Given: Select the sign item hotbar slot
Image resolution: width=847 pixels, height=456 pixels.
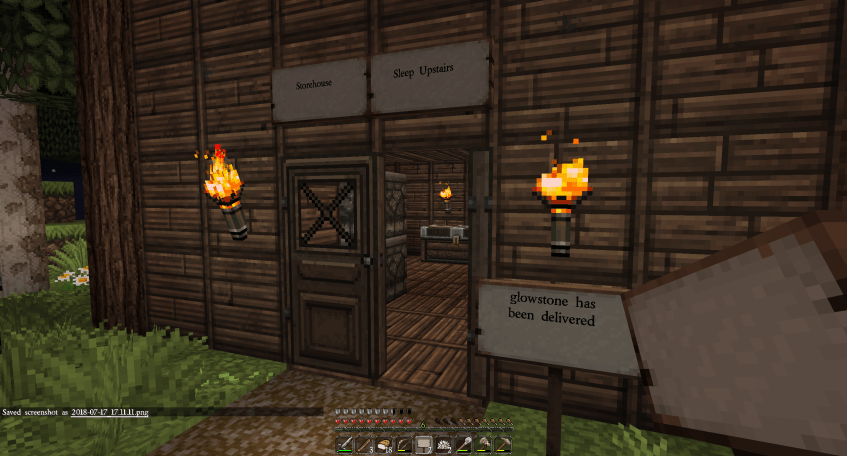Looking at the screenshot, I should (x=424, y=444).
